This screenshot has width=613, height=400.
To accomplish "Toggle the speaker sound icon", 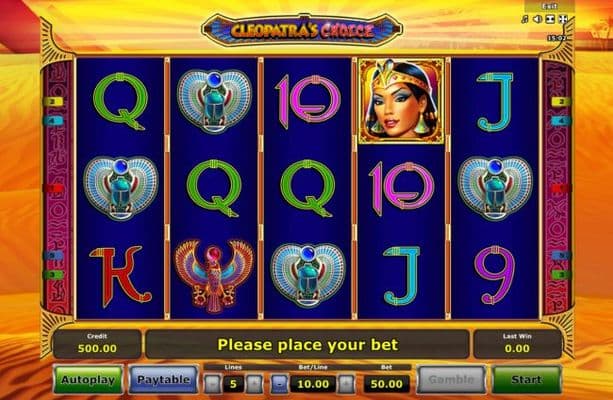I will 537,19.
